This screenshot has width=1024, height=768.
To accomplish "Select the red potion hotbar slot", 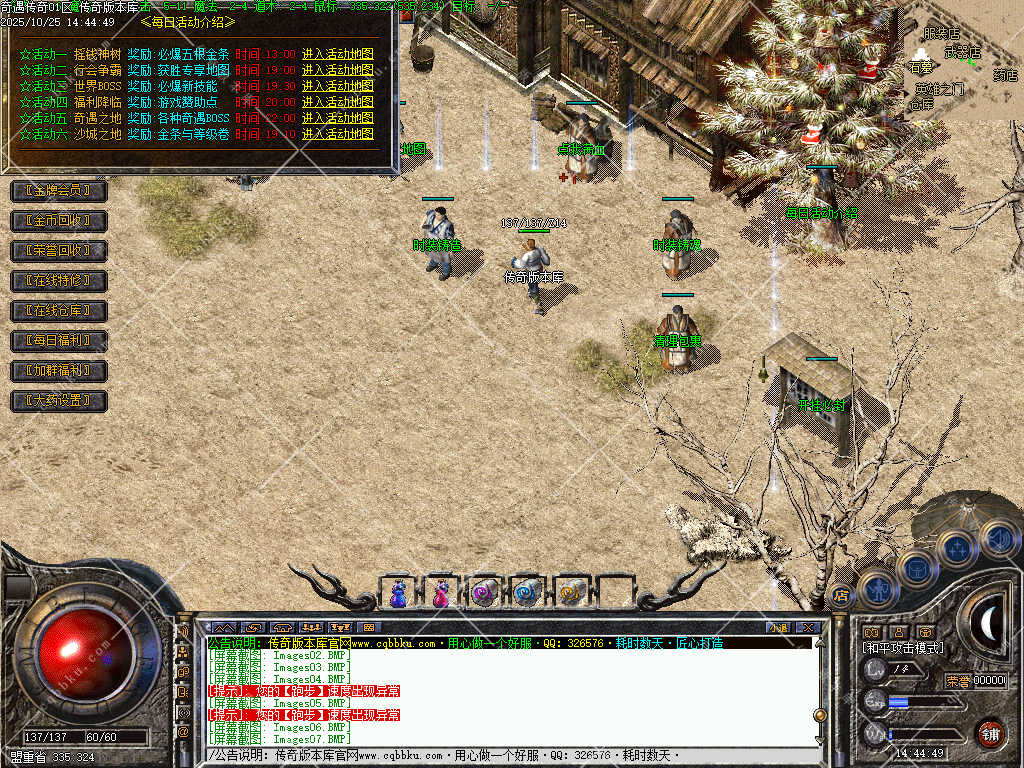I will click(x=441, y=593).
